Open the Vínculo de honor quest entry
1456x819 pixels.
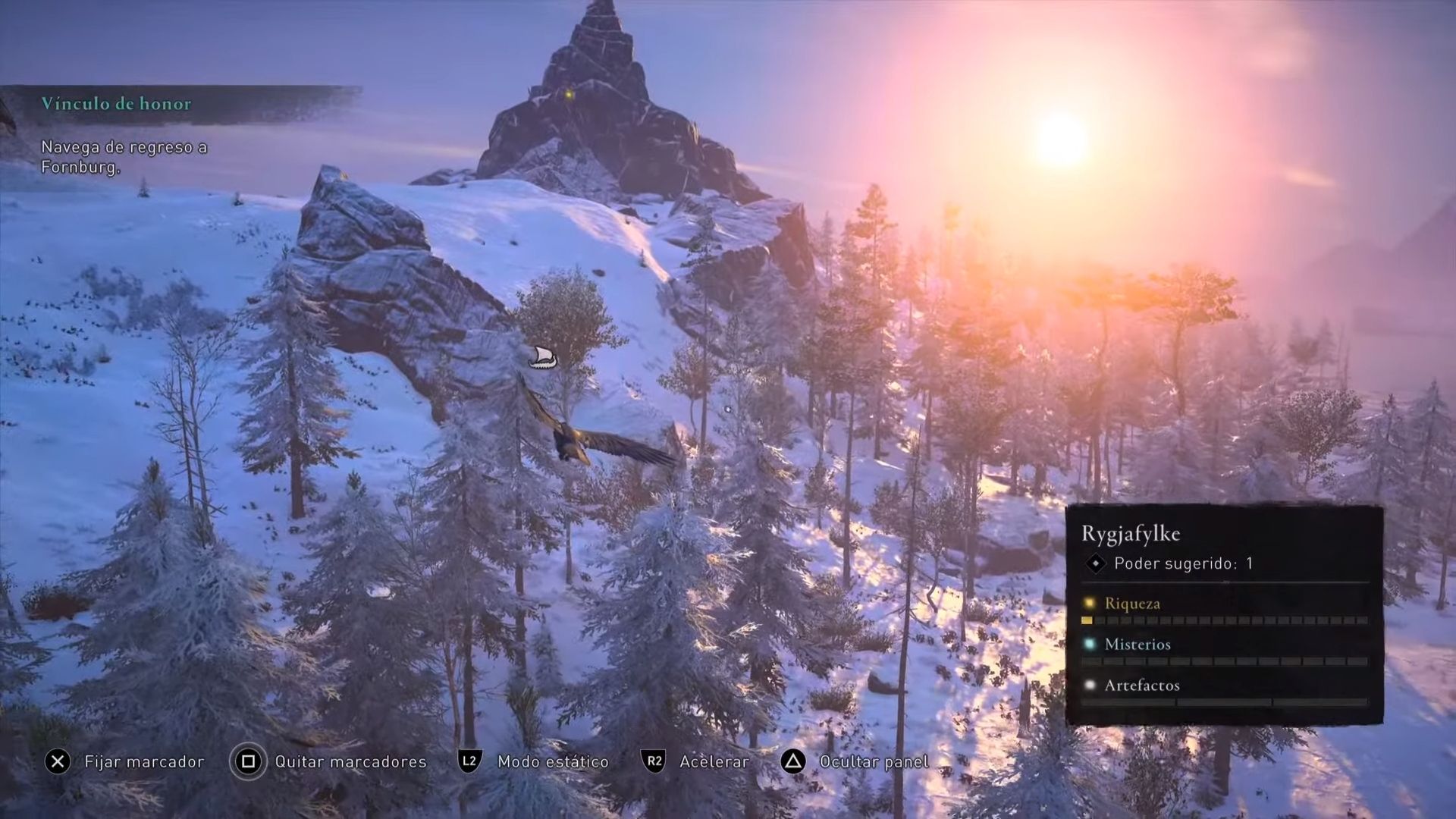click(x=118, y=104)
